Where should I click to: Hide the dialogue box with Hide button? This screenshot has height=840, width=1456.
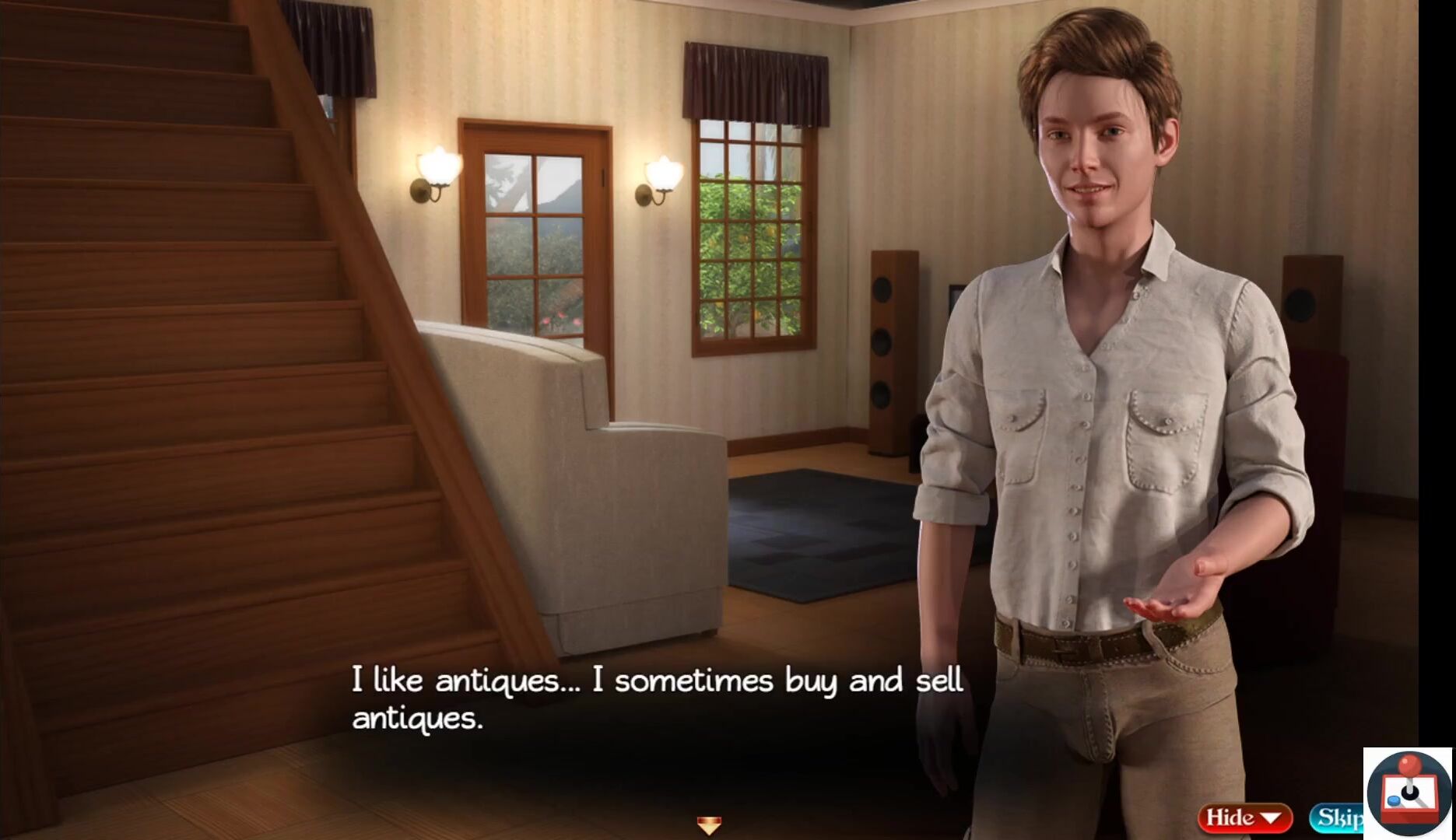tap(1244, 817)
